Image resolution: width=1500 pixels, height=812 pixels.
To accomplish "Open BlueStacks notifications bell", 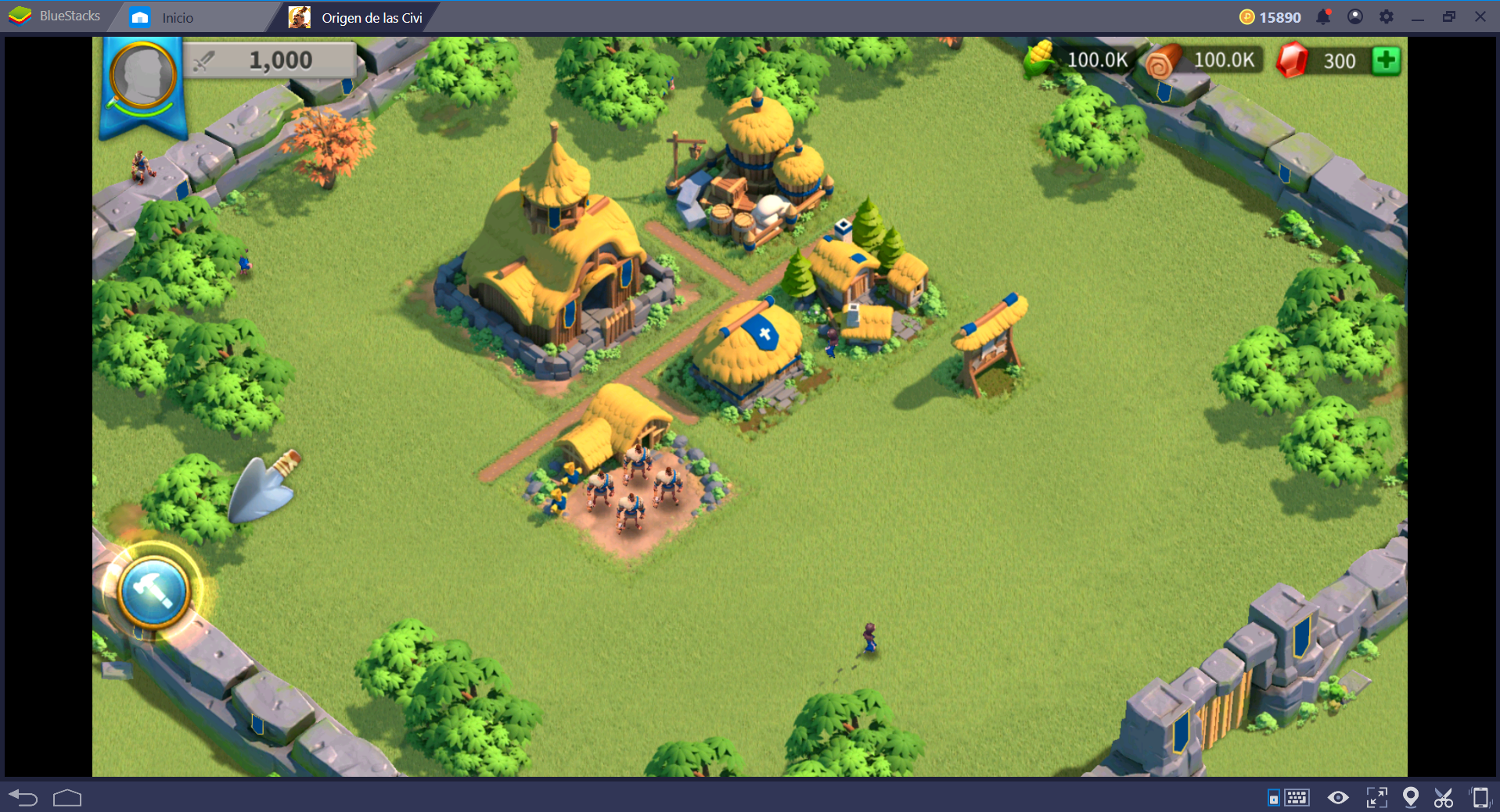I will tap(1323, 16).
